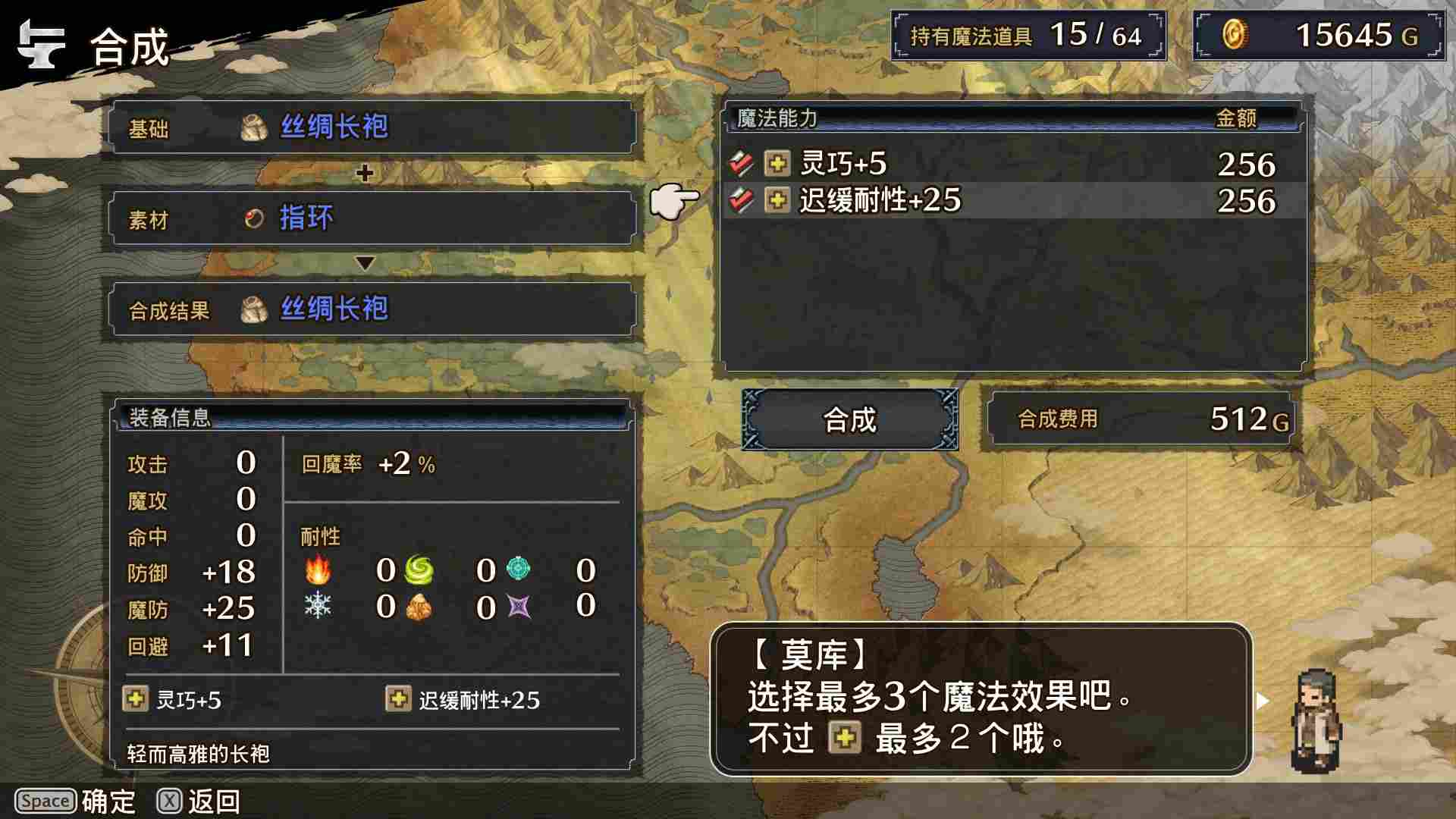Viewport: 1456px width, 819px height.
Task: Click the ring icon next to 指环
Action: tap(253, 218)
